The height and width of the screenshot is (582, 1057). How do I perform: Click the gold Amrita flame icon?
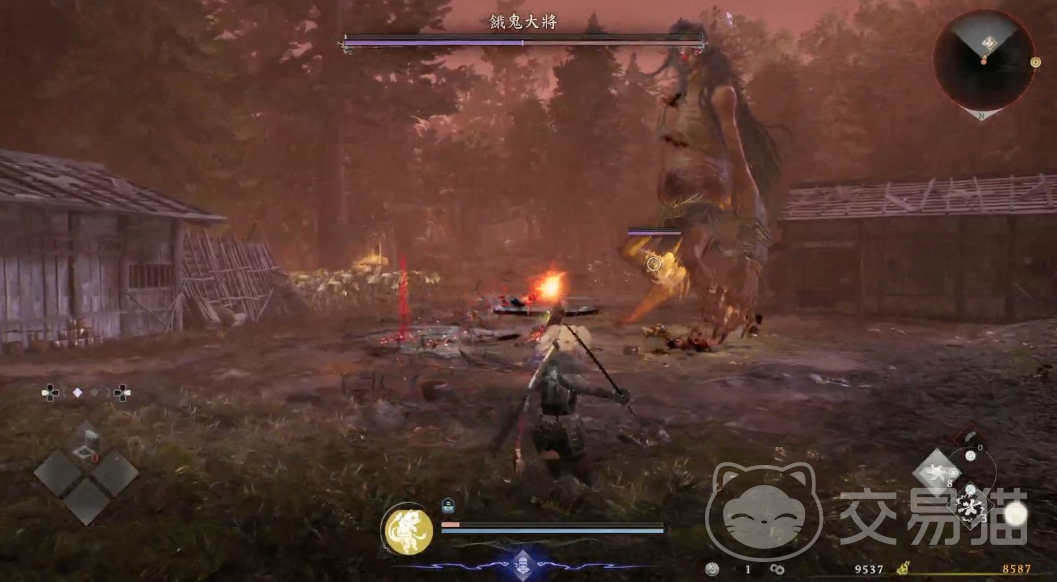[x=904, y=569]
